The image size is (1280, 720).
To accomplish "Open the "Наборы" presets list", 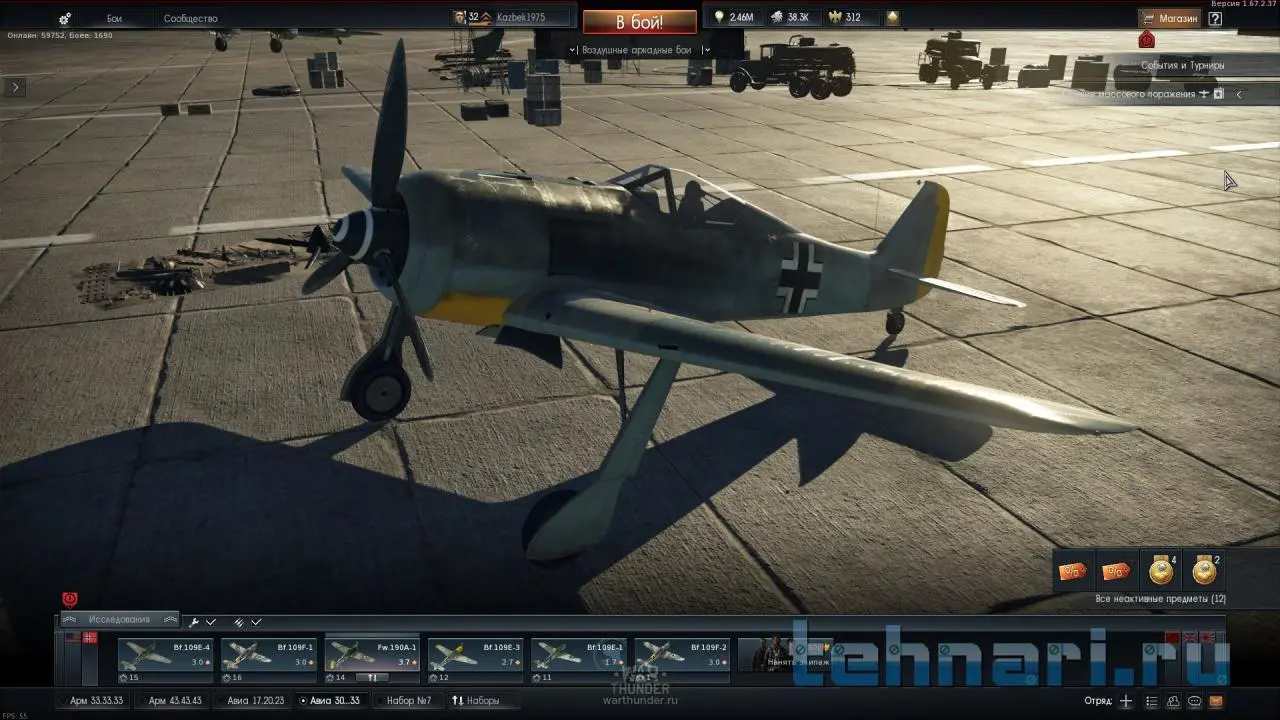I will click(476, 701).
